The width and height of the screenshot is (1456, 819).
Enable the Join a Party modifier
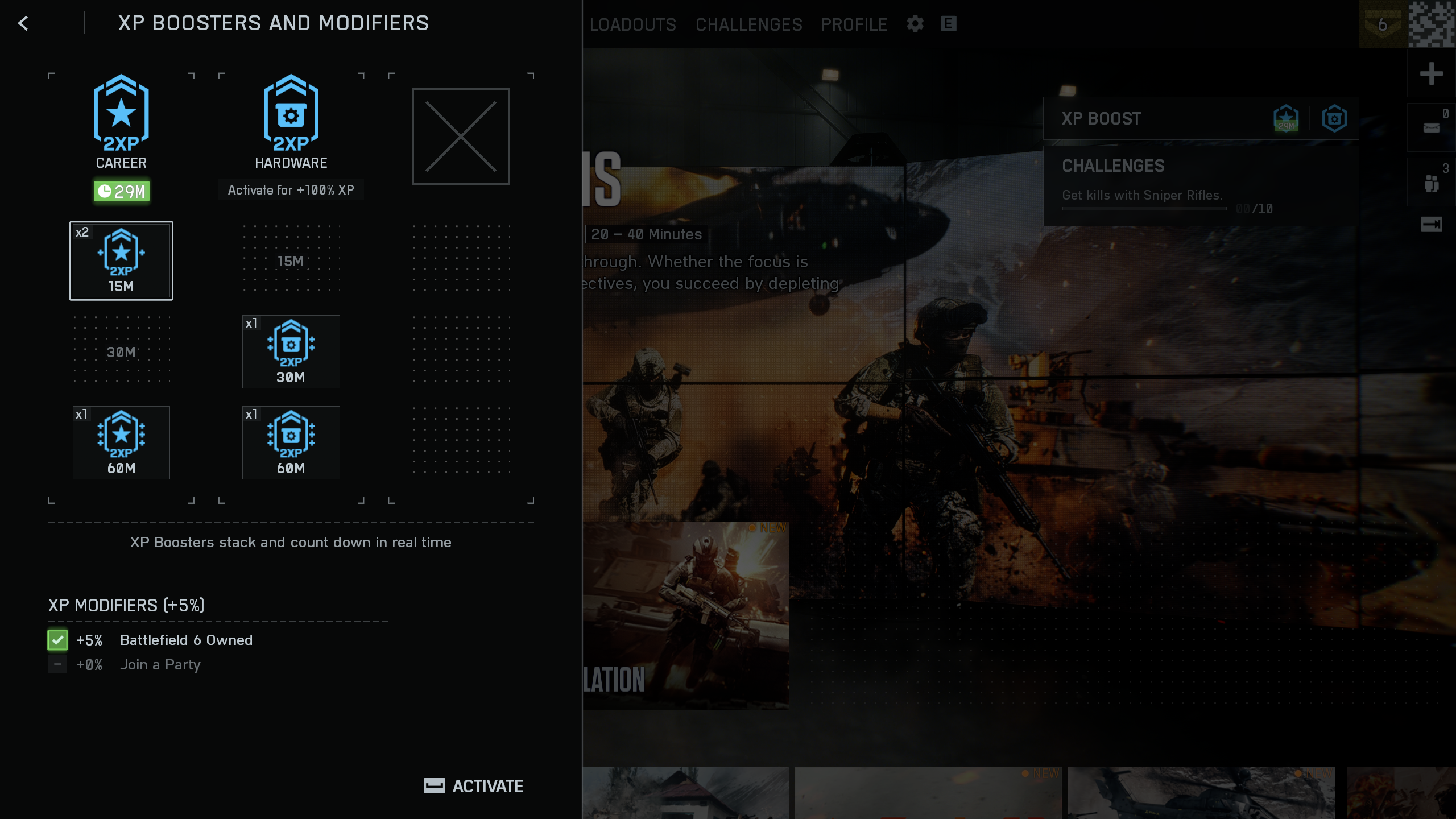57,664
